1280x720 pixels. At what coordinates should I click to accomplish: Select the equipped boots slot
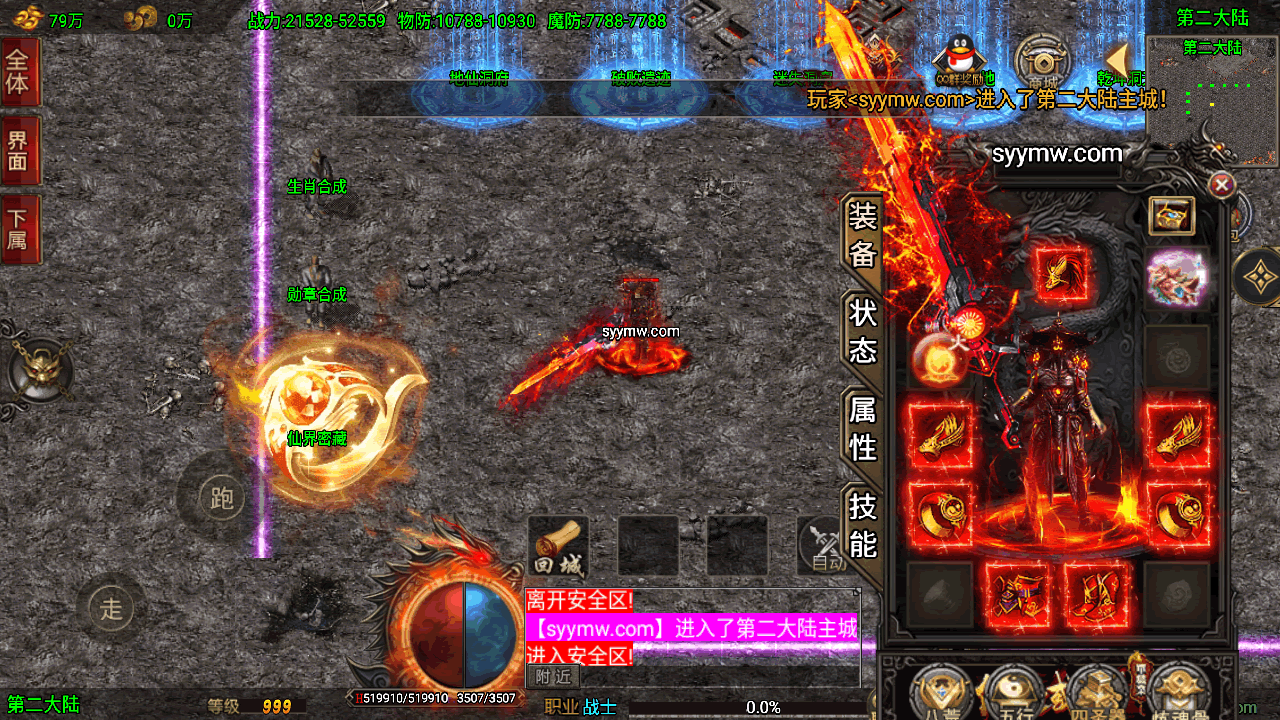[x=1096, y=592]
